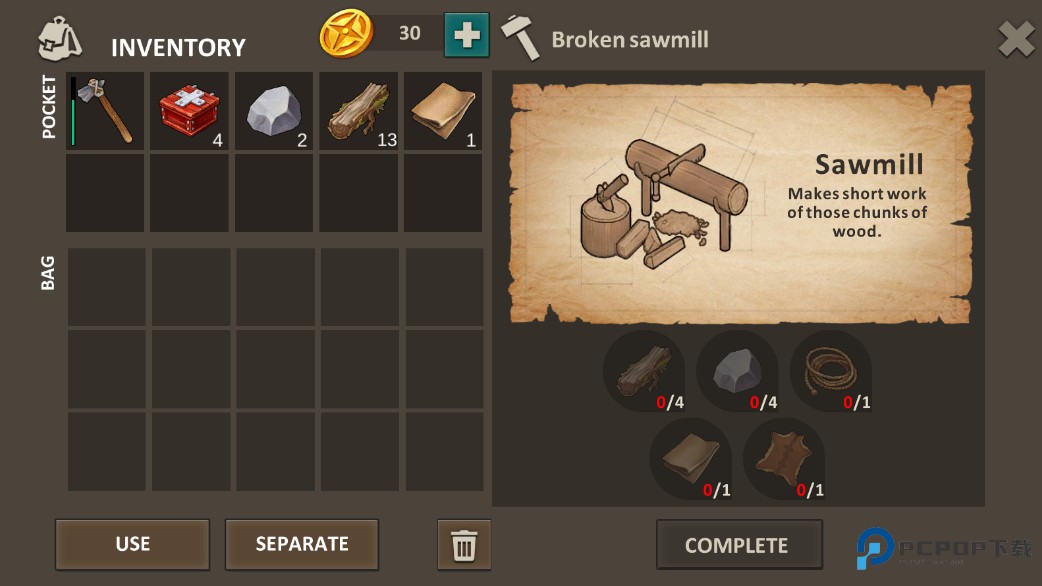Select the red first aid kit slot
1042x586 pixels.
pyautogui.click(x=190, y=111)
